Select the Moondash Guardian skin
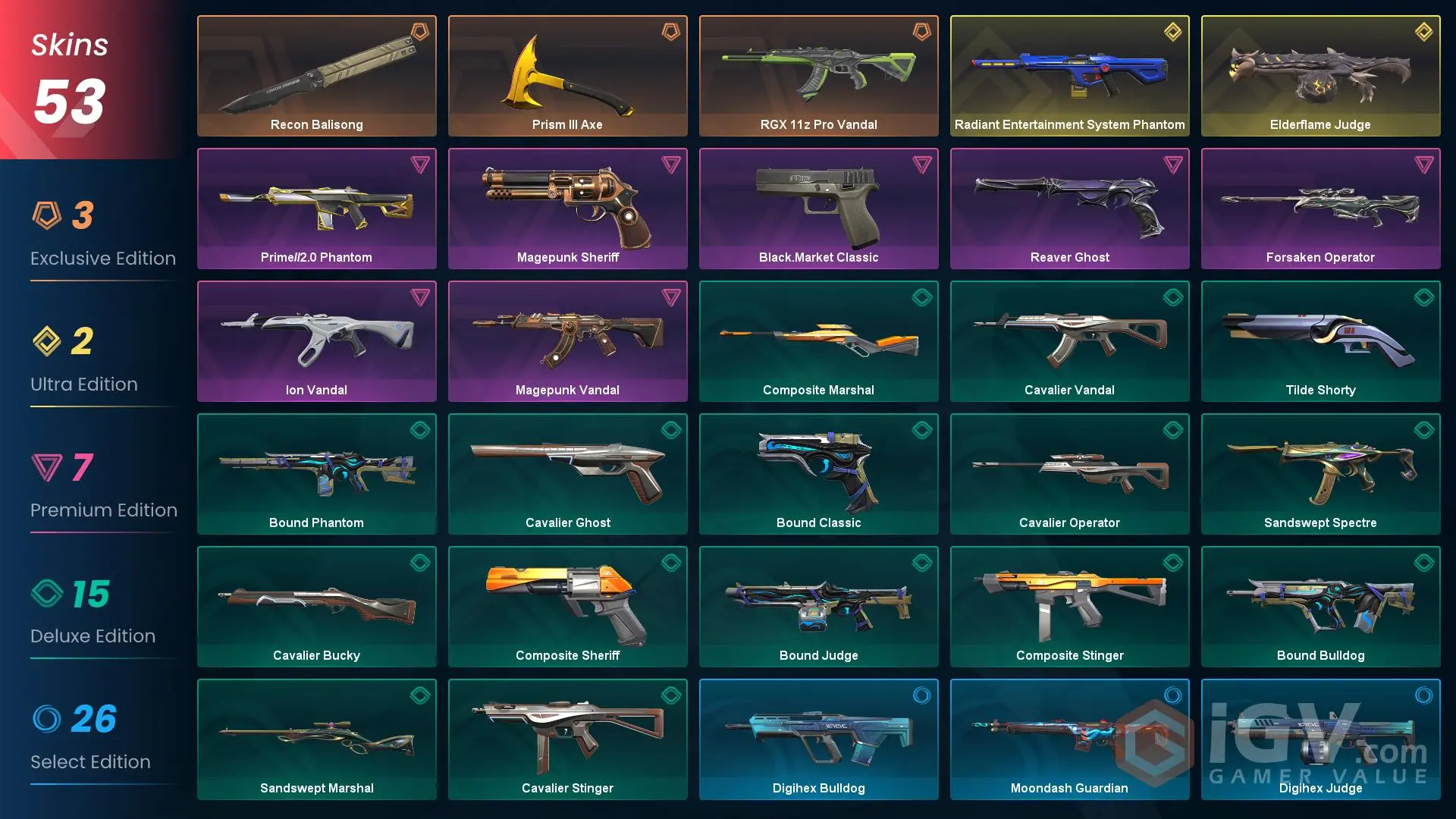The width and height of the screenshot is (1456, 819). pos(1069,739)
